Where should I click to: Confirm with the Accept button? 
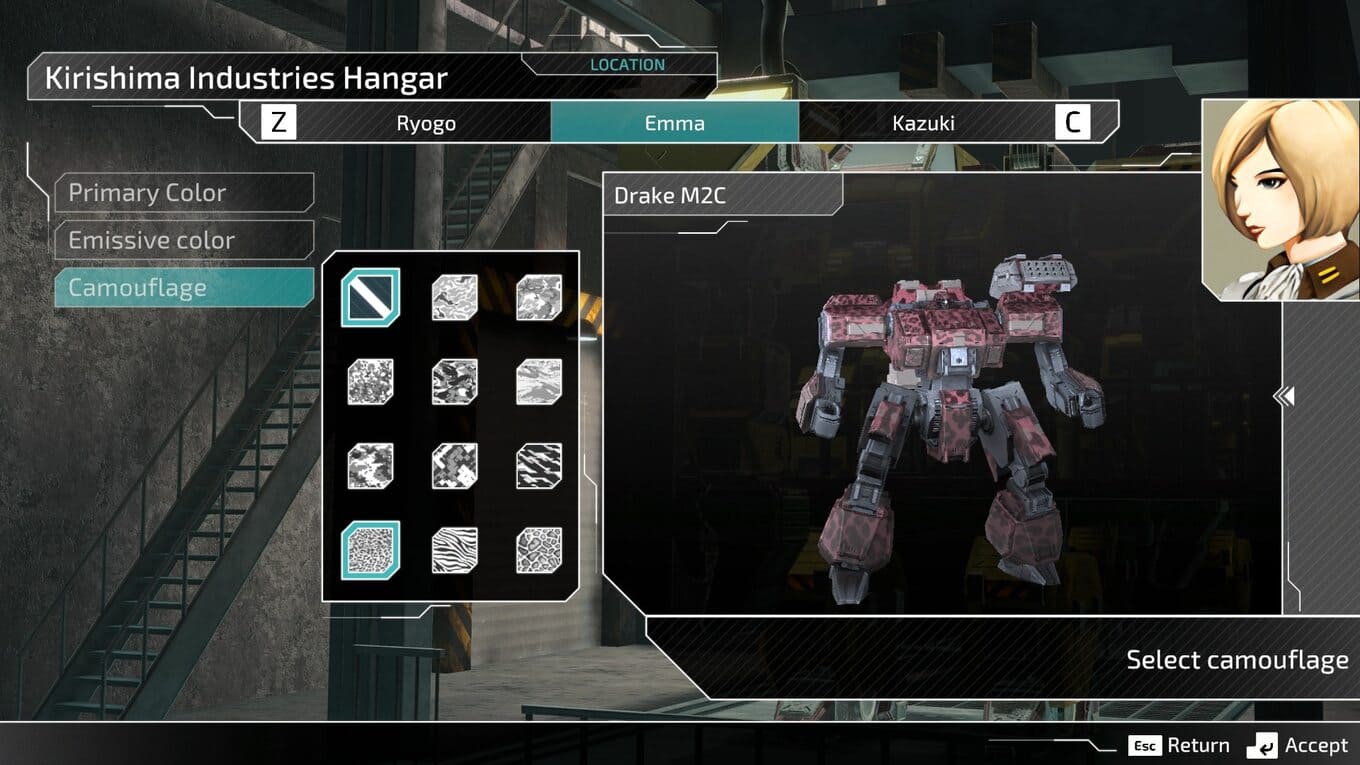tap(1298, 745)
